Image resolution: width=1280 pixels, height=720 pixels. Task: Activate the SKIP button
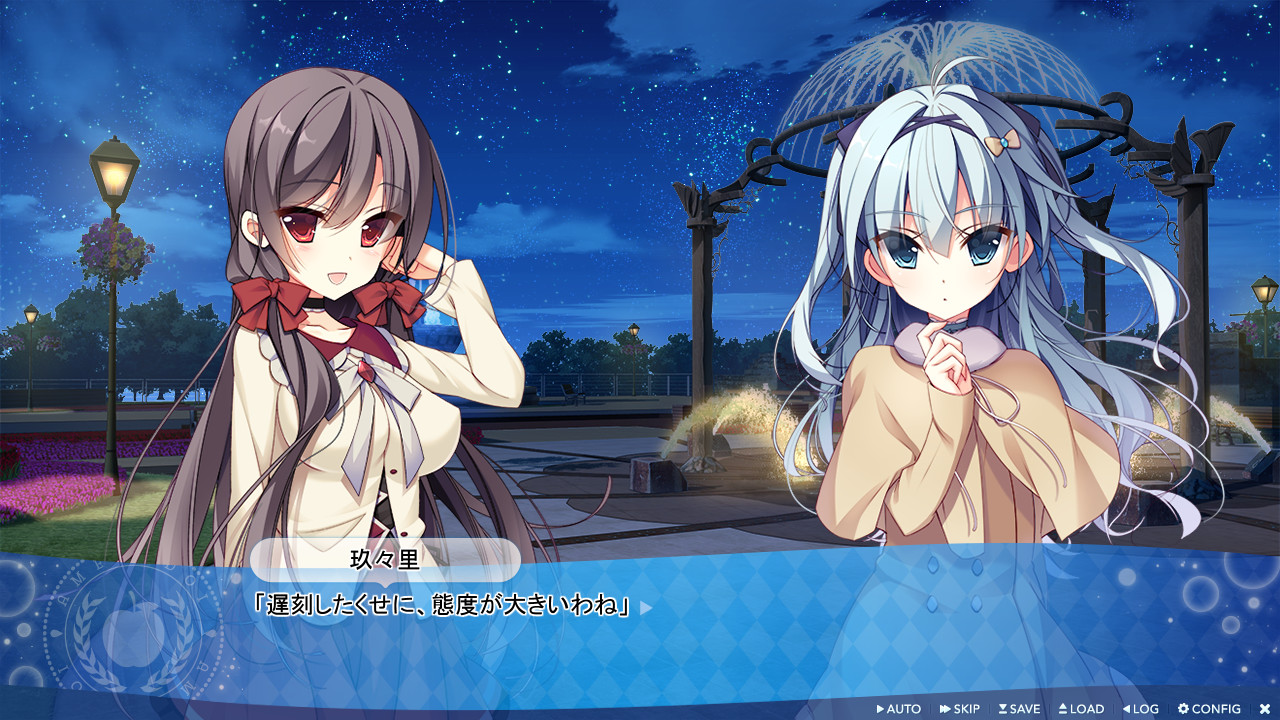[x=960, y=709]
